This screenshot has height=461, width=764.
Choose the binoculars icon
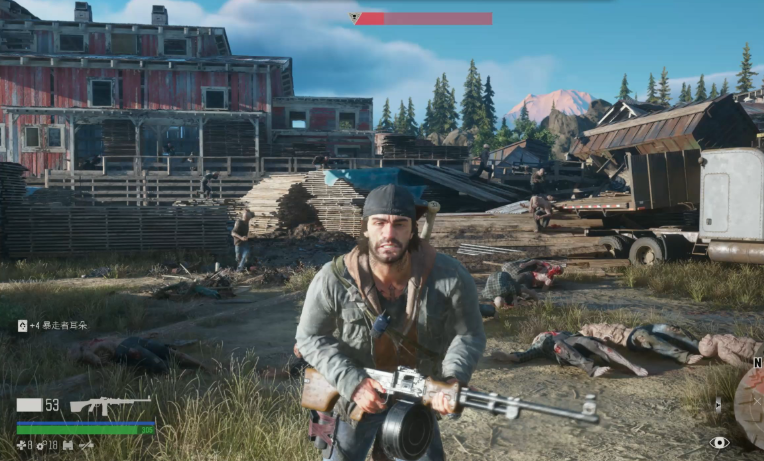tap(68, 445)
